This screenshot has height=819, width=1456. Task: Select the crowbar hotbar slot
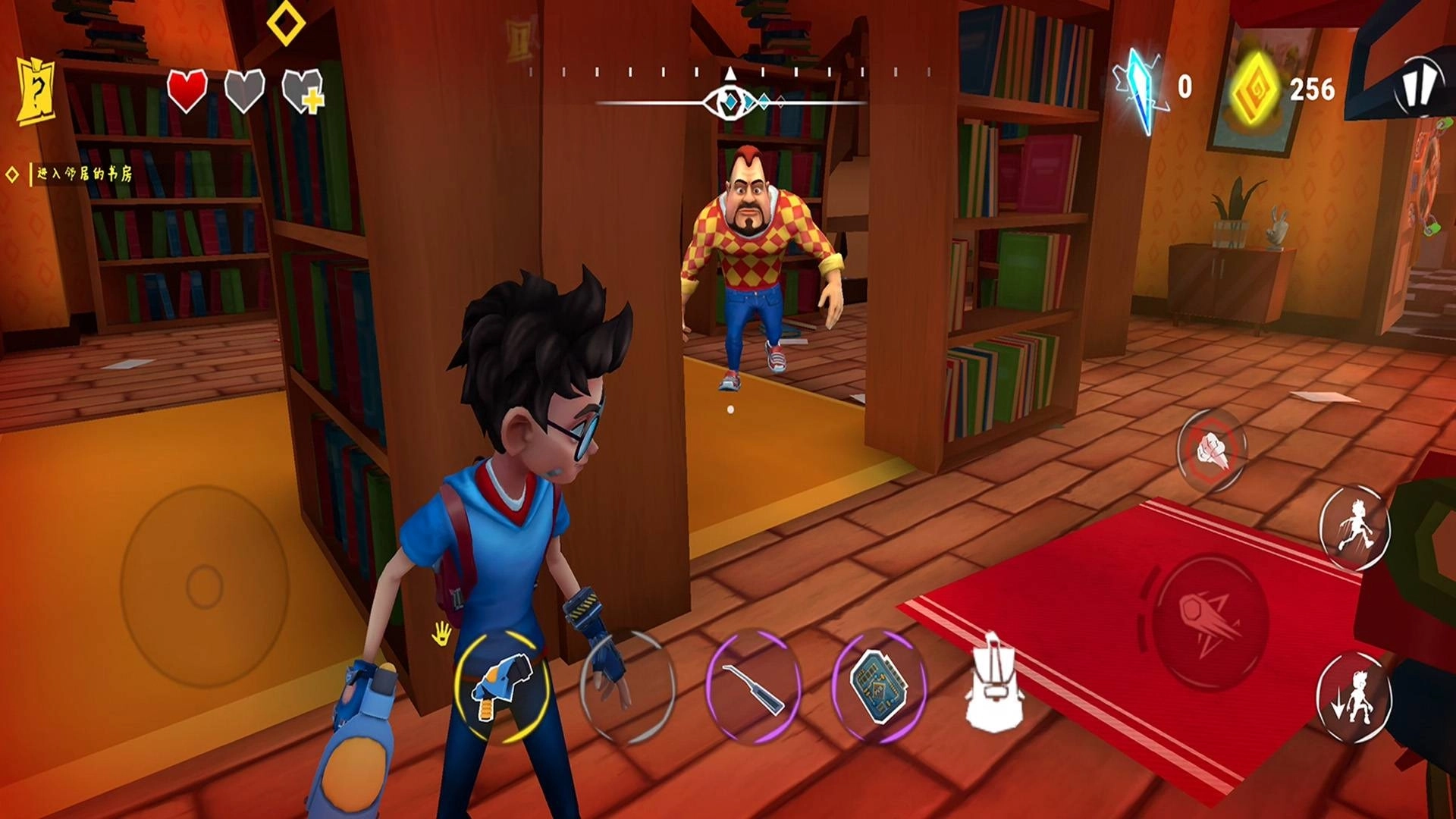752,687
